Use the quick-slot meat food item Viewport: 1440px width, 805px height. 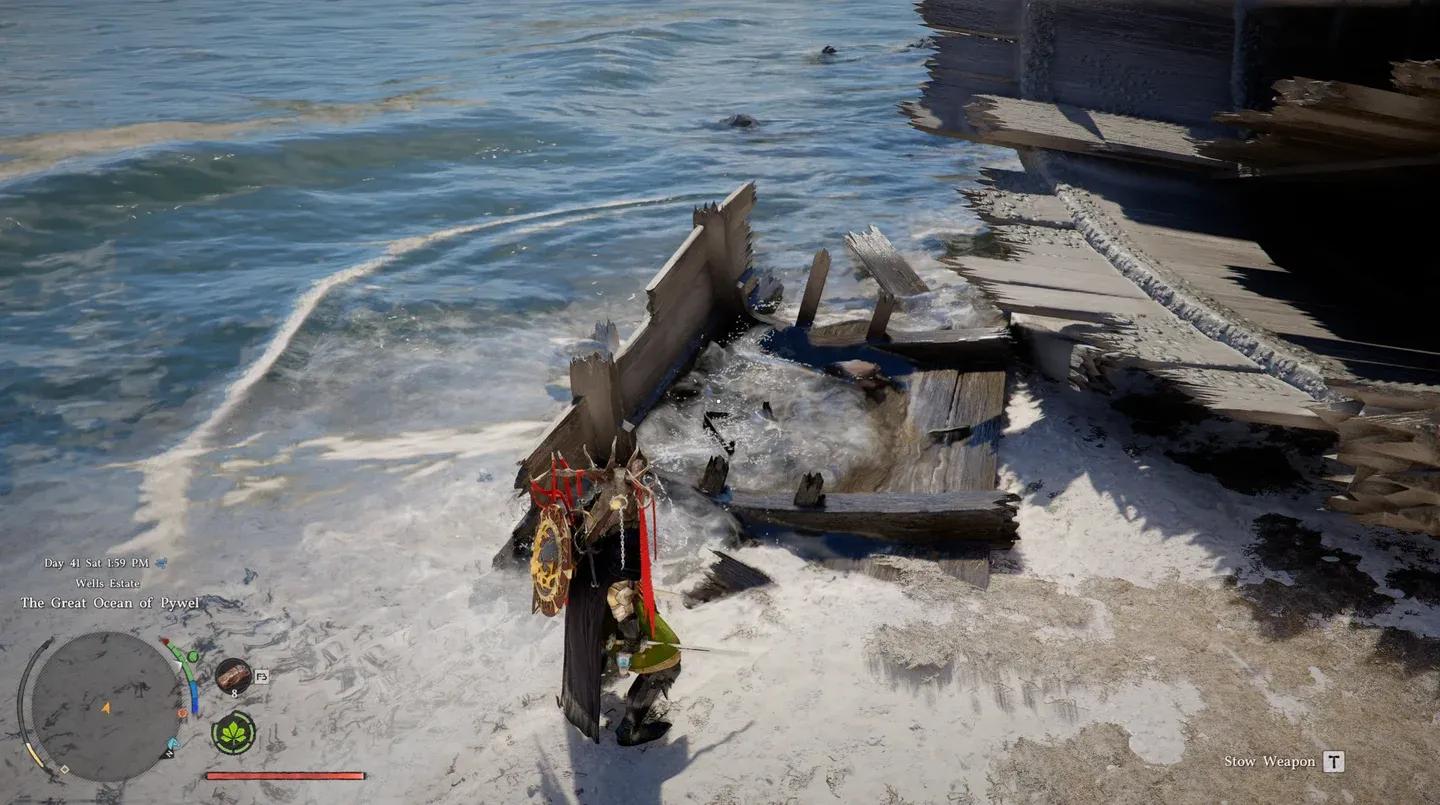coord(233,676)
